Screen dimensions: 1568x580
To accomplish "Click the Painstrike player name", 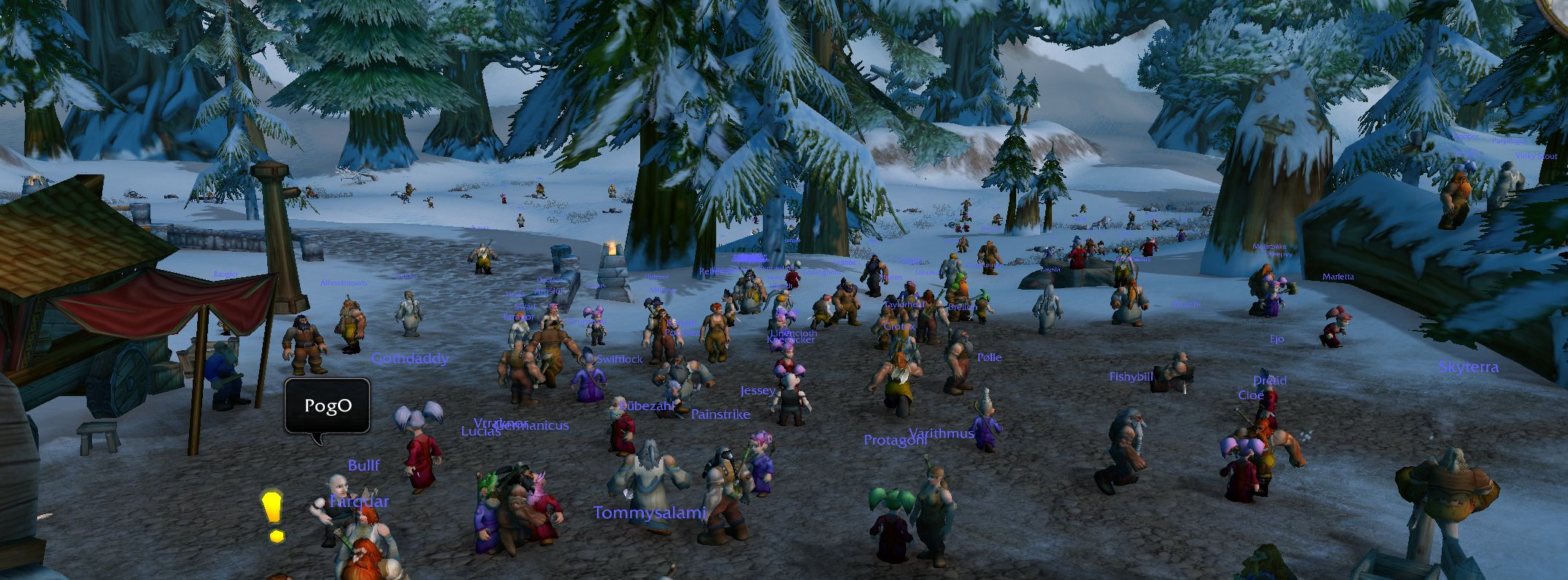I will coord(720,414).
